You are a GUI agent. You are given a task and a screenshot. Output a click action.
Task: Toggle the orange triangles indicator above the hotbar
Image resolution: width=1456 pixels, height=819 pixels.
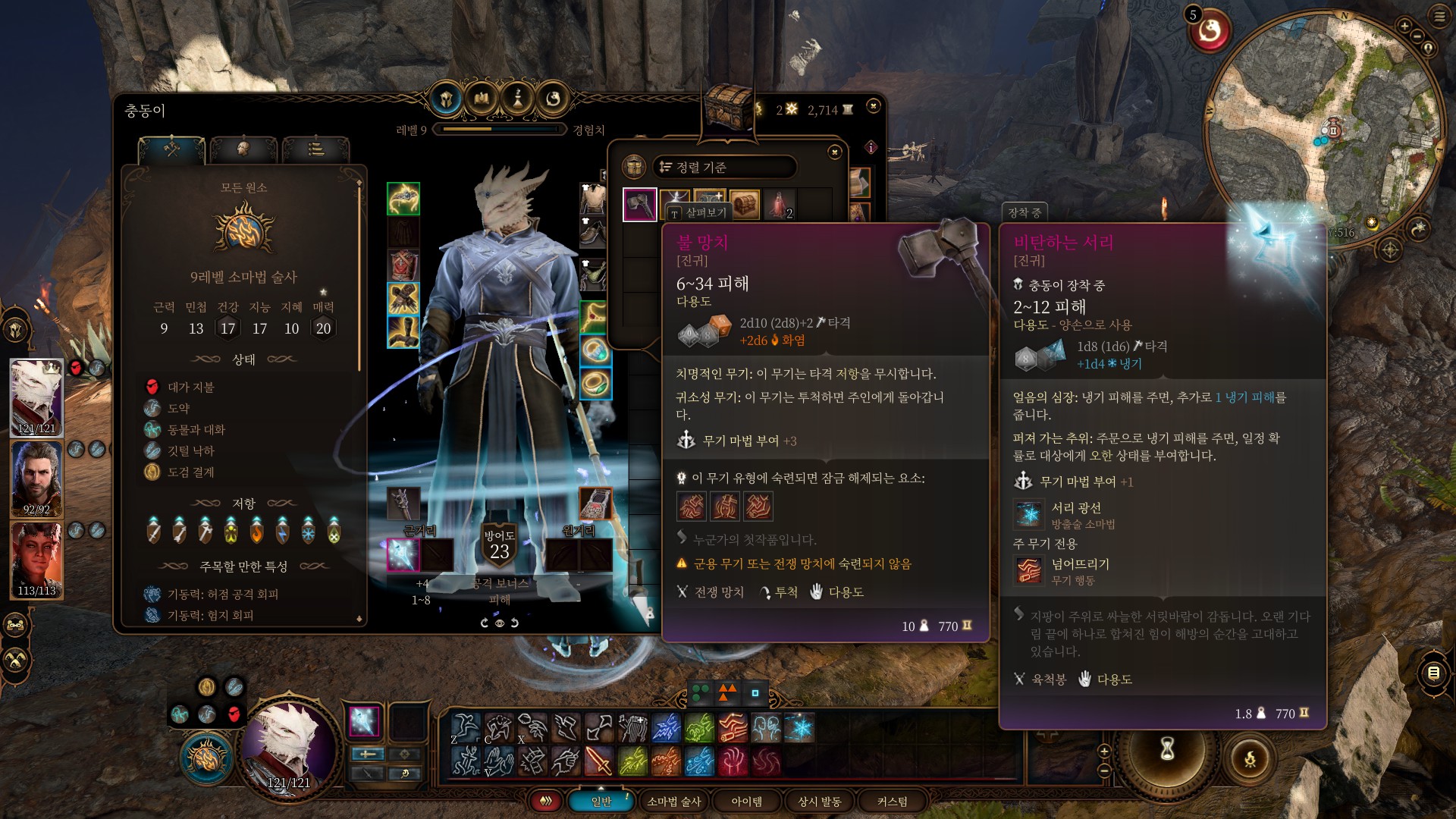(x=726, y=692)
